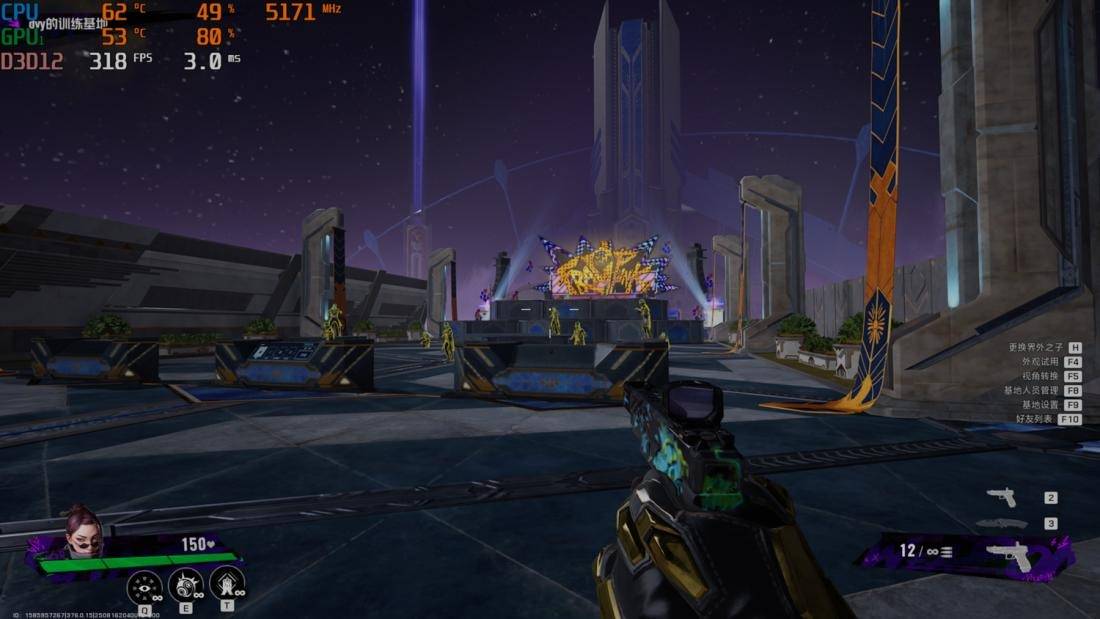Viewport: 1100px width, 619px height.
Task: Select the secondary pistol in slot 2
Action: click(x=1001, y=497)
